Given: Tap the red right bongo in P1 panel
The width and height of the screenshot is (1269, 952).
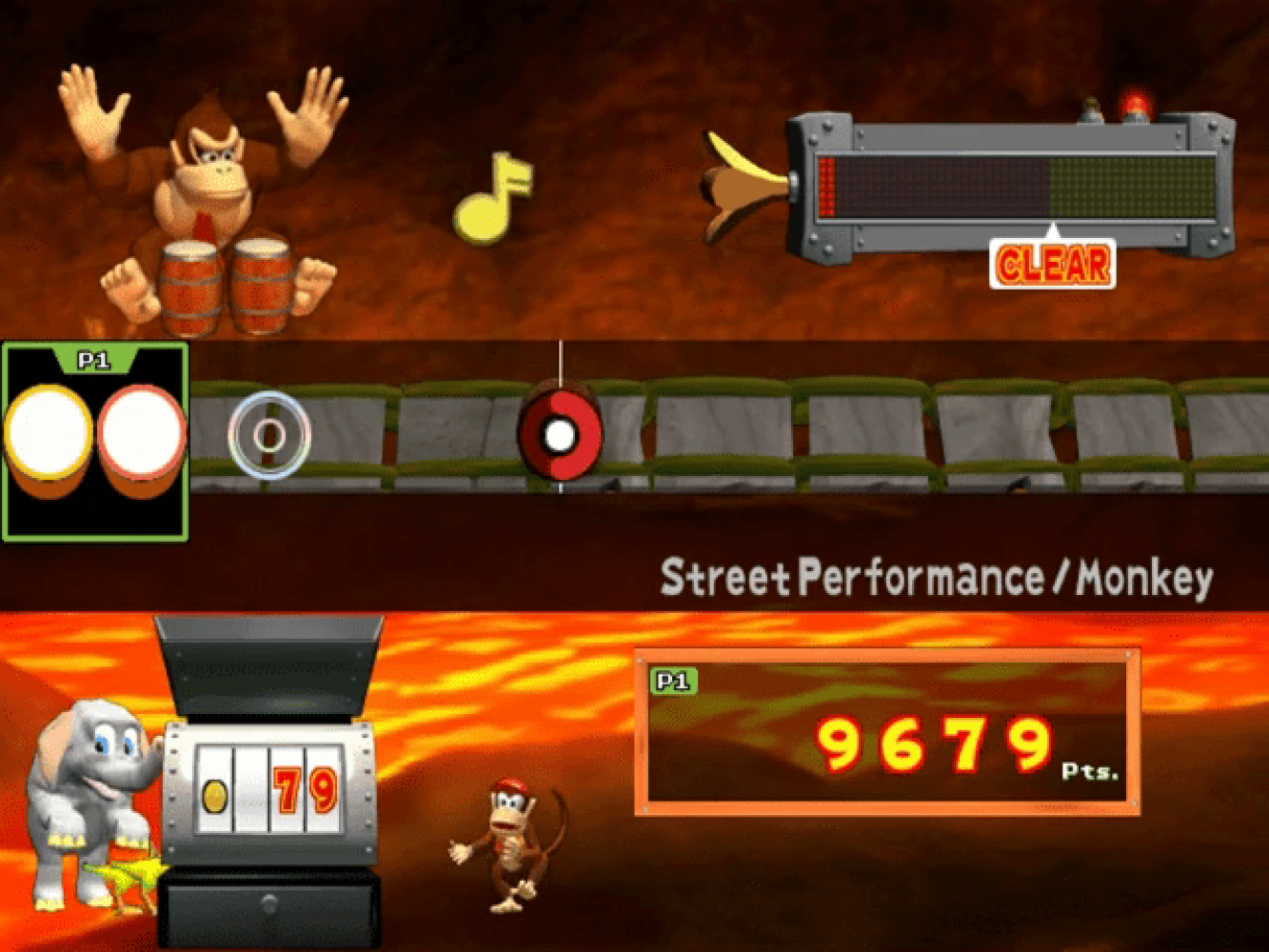Looking at the screenshot, I should tap(141, 433).
